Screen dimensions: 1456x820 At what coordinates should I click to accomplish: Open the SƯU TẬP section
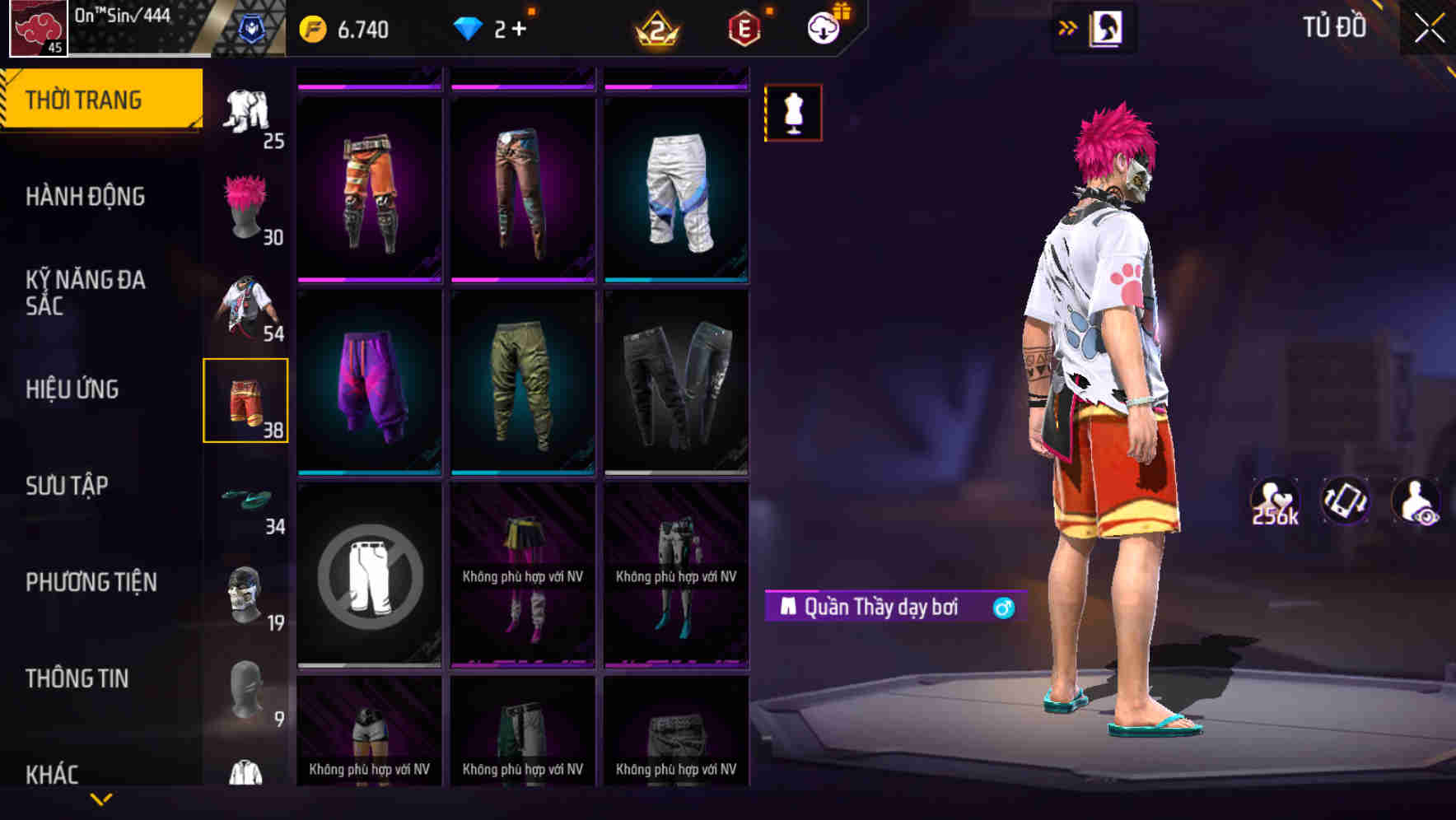point(66,487)
